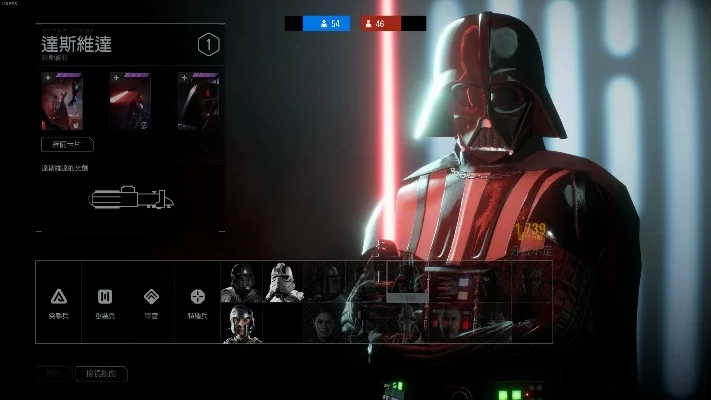The height and width of the screenshot is (400, 711).
Task: Open the equip cards button under the star cards
Action: tap(67, 144)
